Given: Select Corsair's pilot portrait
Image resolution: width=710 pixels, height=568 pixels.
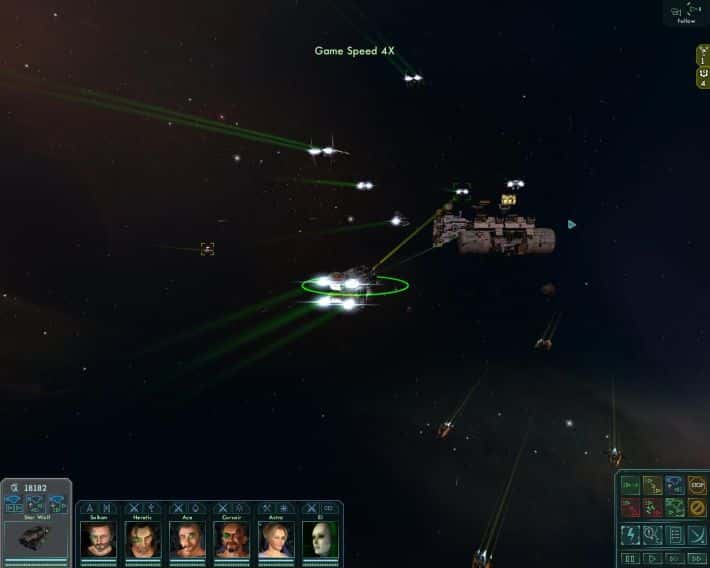Looking at the screenshot, I should pyautogui.click(x=232, y=538).
